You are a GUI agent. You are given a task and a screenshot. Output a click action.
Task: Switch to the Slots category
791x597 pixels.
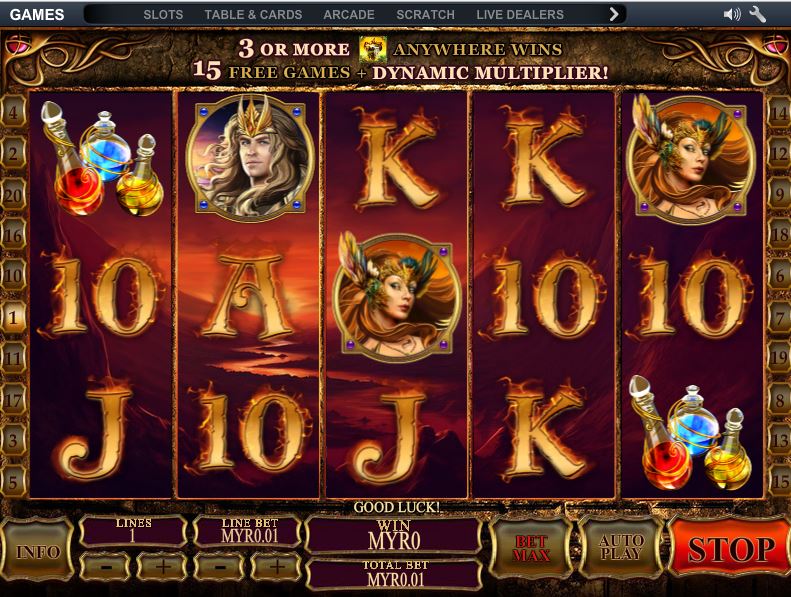click(163, 15)
